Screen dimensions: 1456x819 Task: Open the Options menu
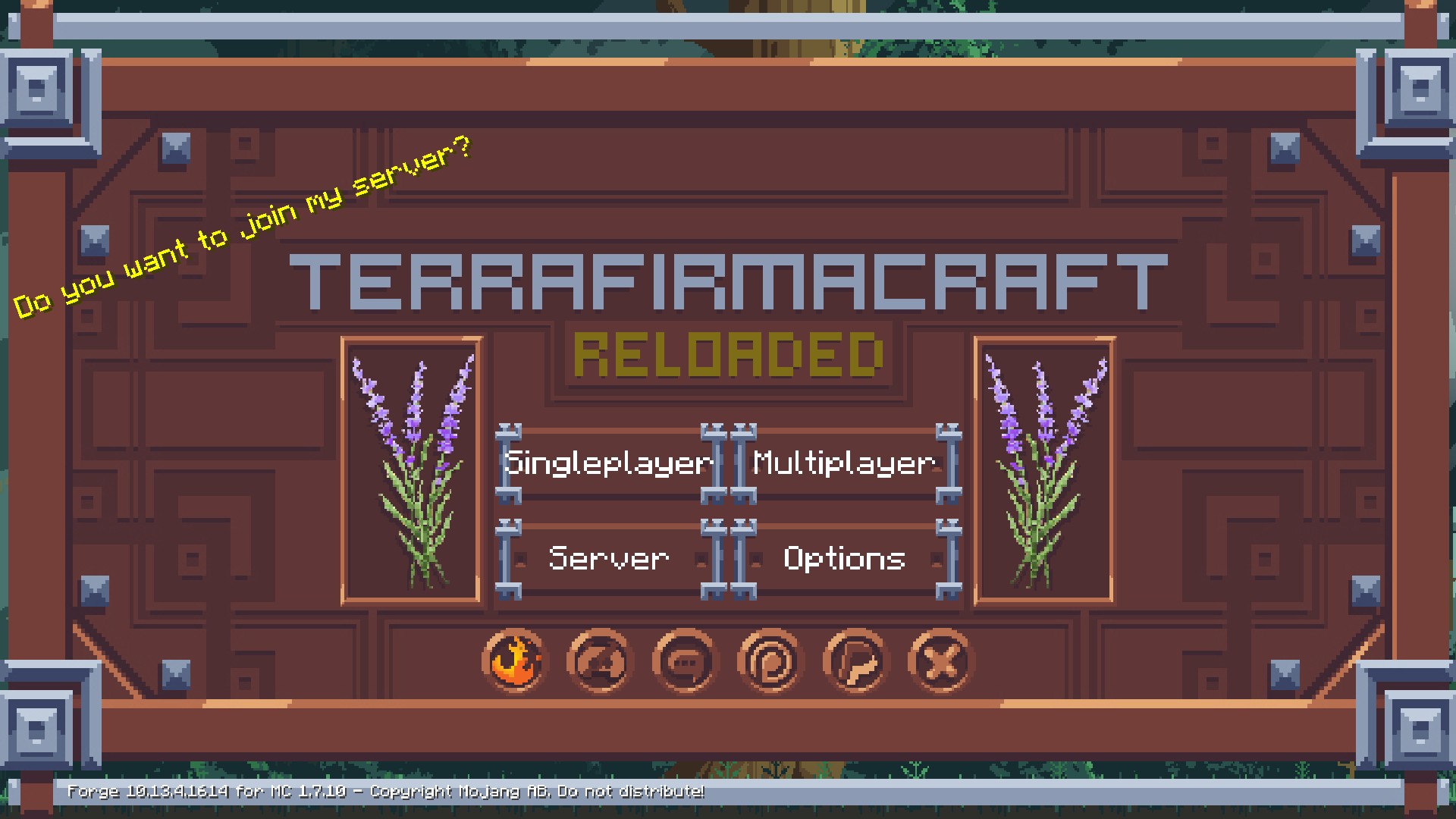[844, 559]
